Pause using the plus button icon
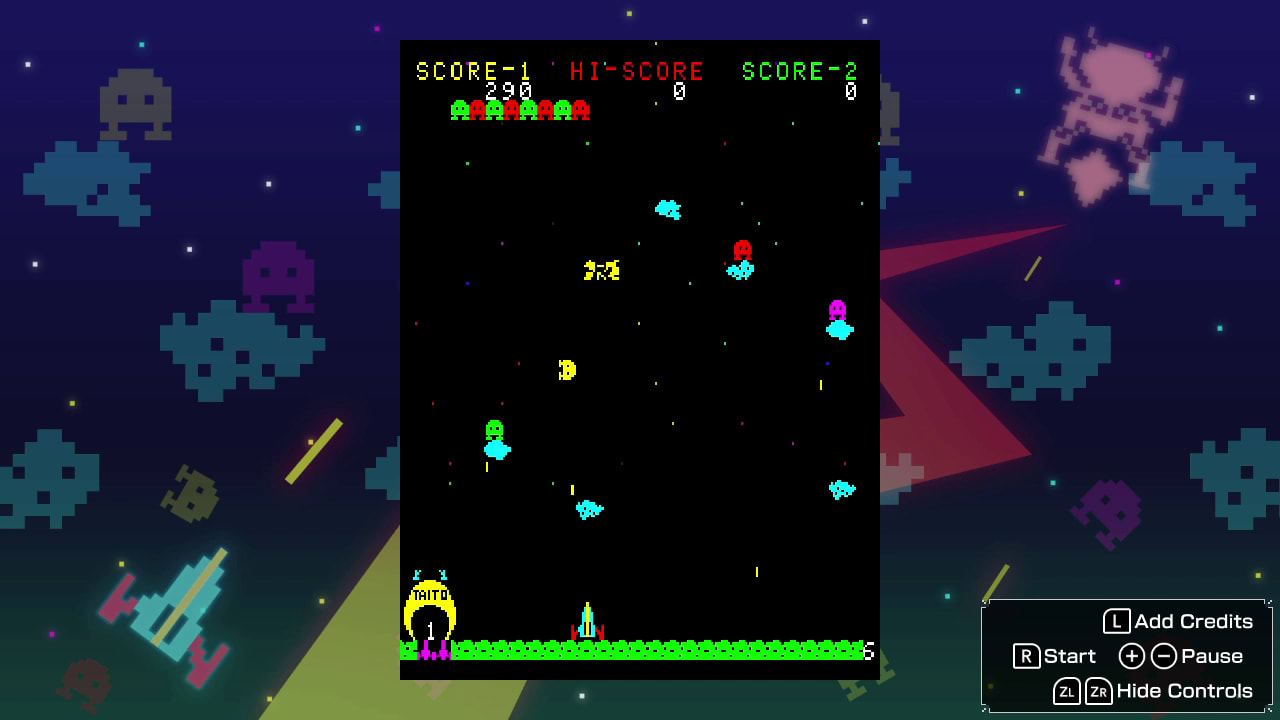Image resolution: width=1280 pixels, height=720 pixels. 1131,657
